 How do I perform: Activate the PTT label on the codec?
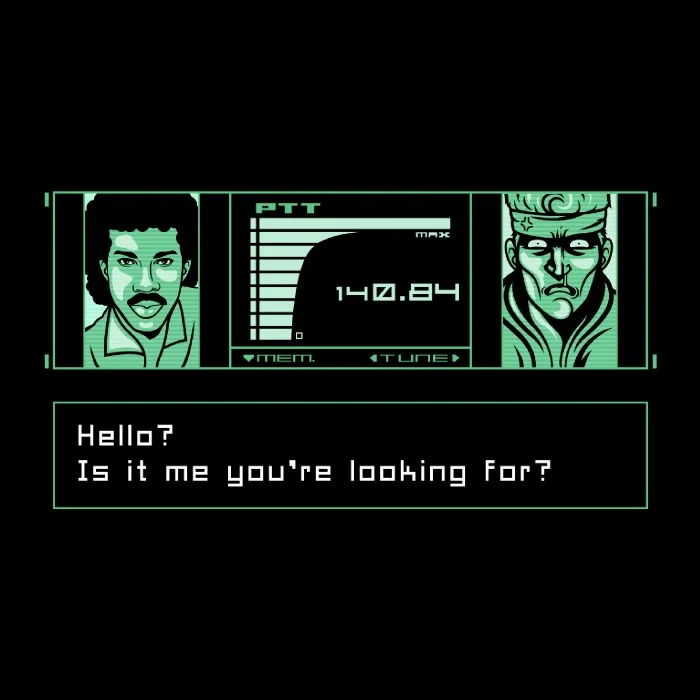288,208
